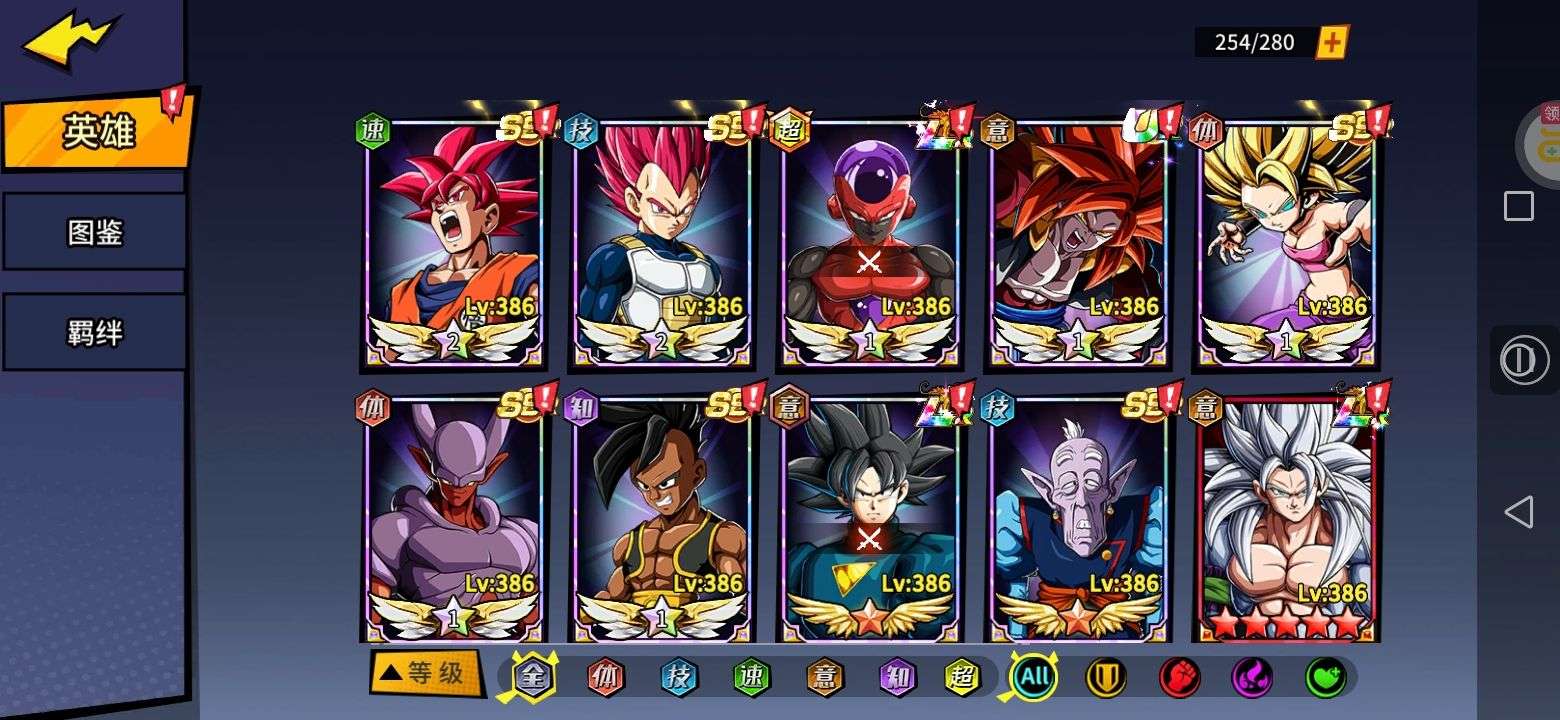Image resolution: width=1560 pixels, height=720 pixels.
Task: Expand hero capacity with plus button
Action: (x=1331, y=42)
